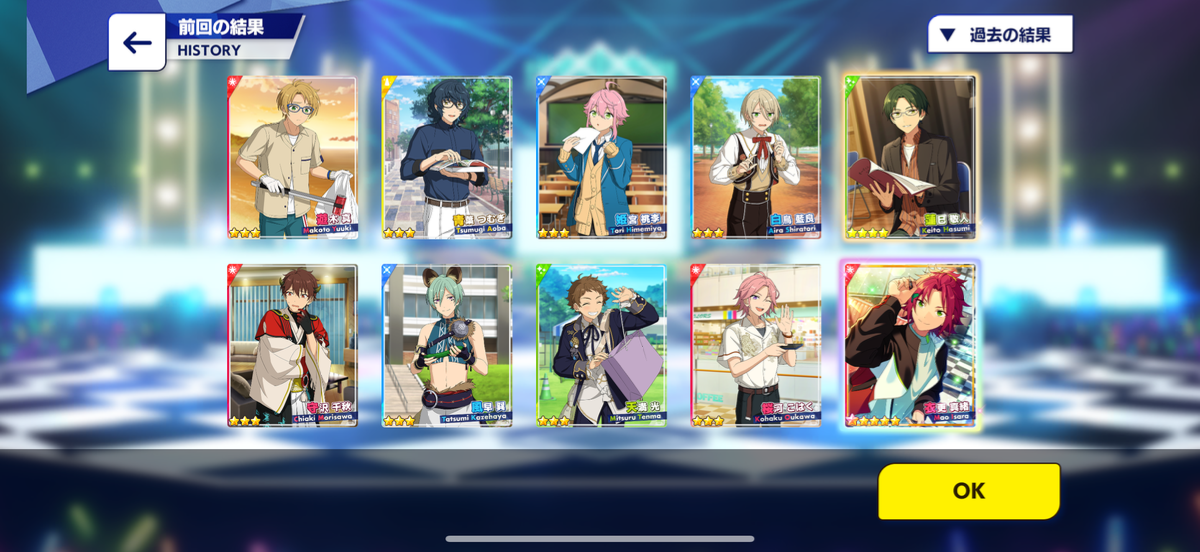The image size is (1200, 552).
Task: Select the Chiaki Morisawa card
Action: [292, 345]
